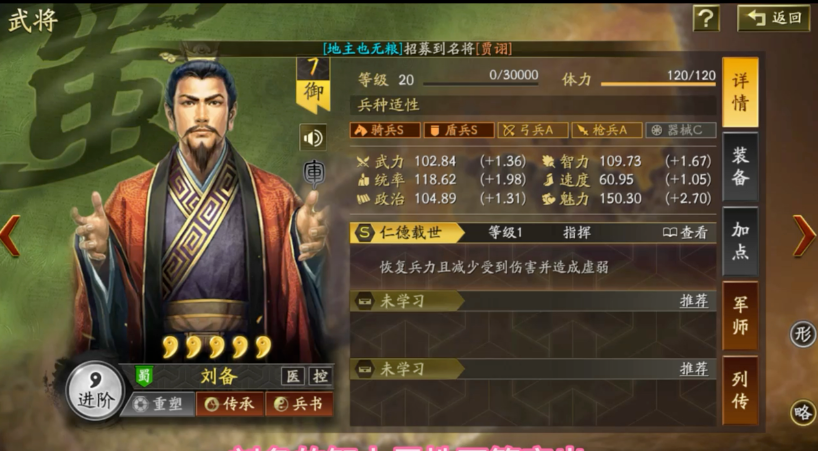Click the 进阶 advancement button
This screenshot has height=451, width=818.
(x=95, y=391)
